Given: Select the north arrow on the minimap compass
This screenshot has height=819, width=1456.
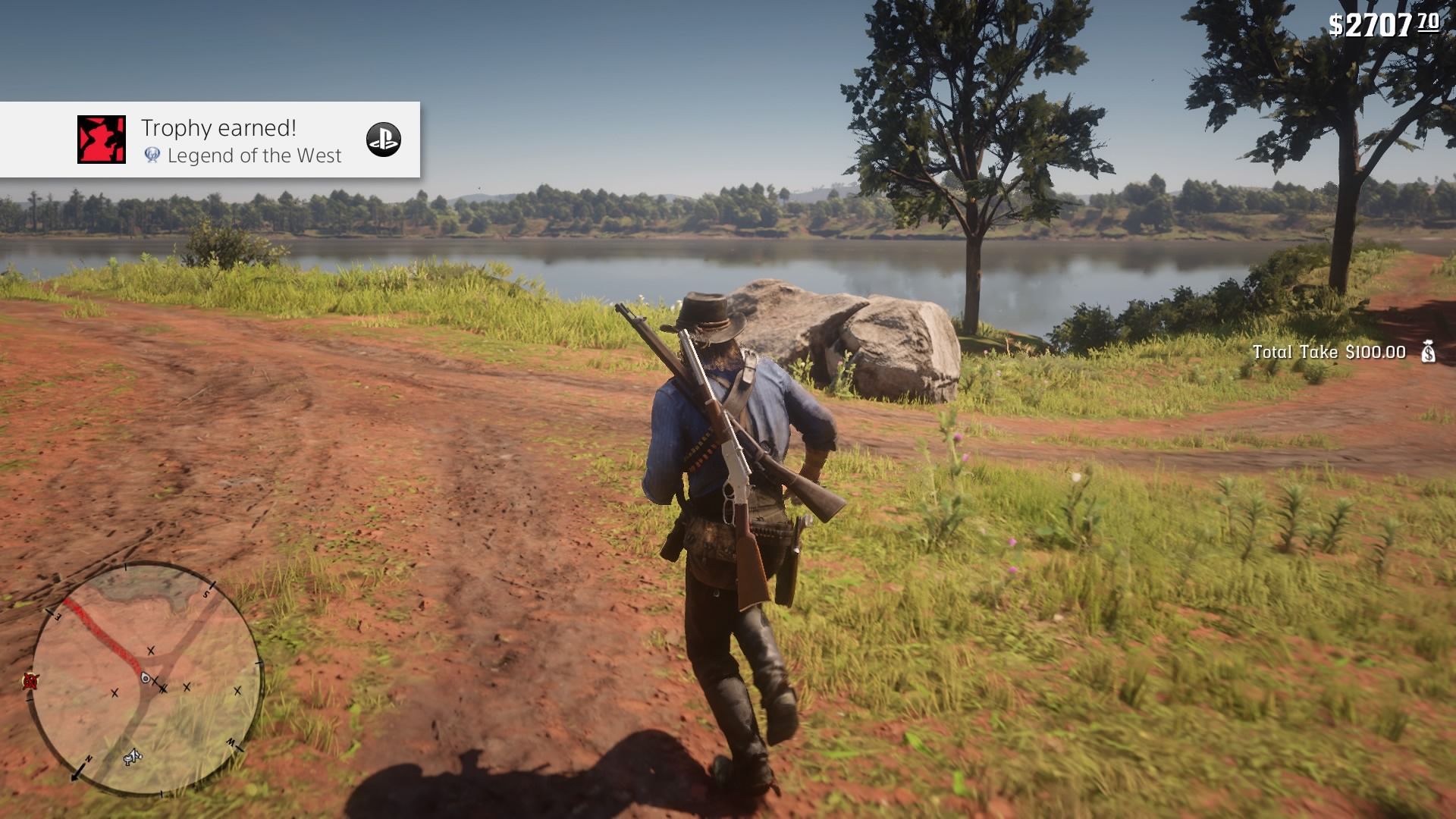Looking at the screenshot, I should (x=80, y=771).
